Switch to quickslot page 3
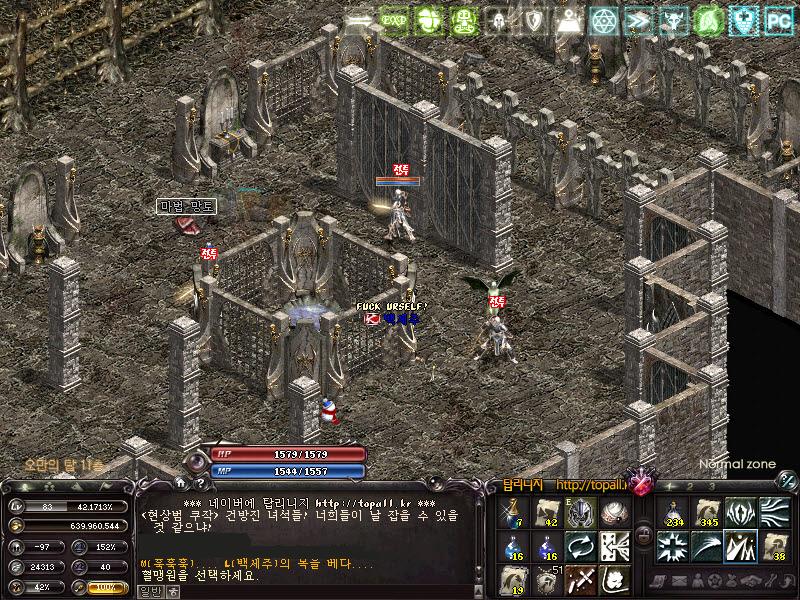 point(712,486)
